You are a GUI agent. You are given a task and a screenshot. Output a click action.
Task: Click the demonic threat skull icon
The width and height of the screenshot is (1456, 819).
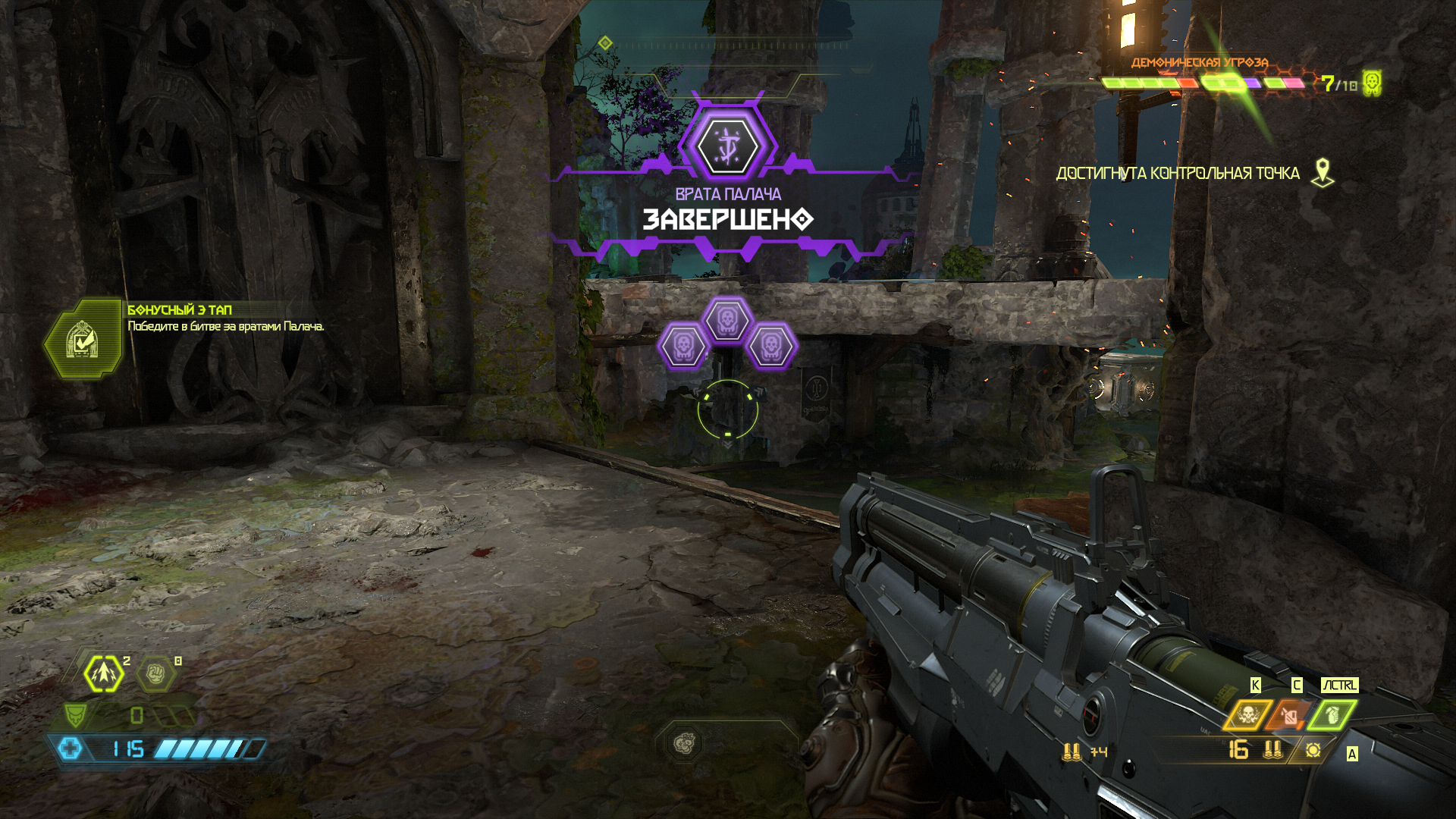click(1371, 83)
